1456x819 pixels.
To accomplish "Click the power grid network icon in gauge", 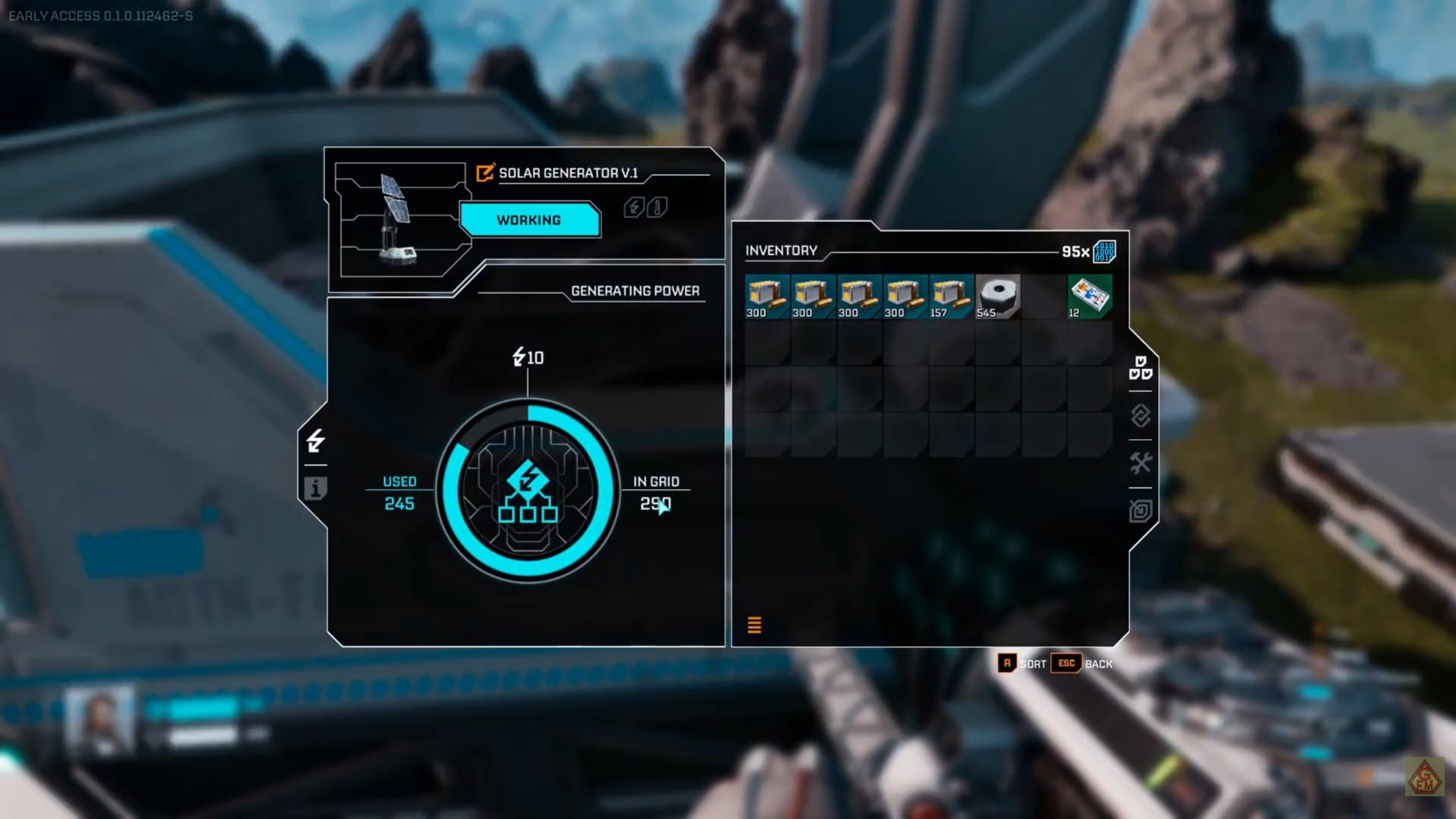I will [x=528, y=491].
